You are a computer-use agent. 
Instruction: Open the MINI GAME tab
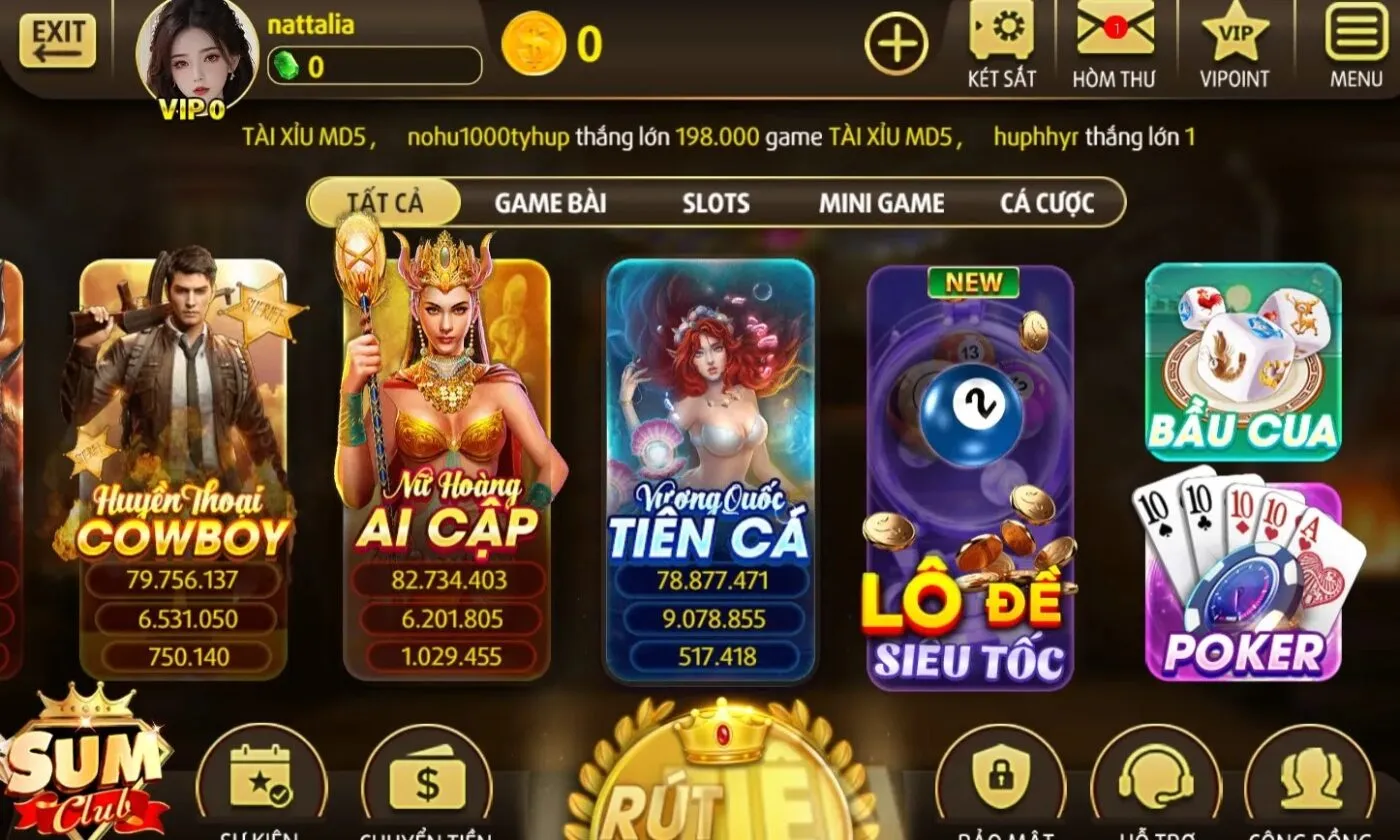click(881, 203)
